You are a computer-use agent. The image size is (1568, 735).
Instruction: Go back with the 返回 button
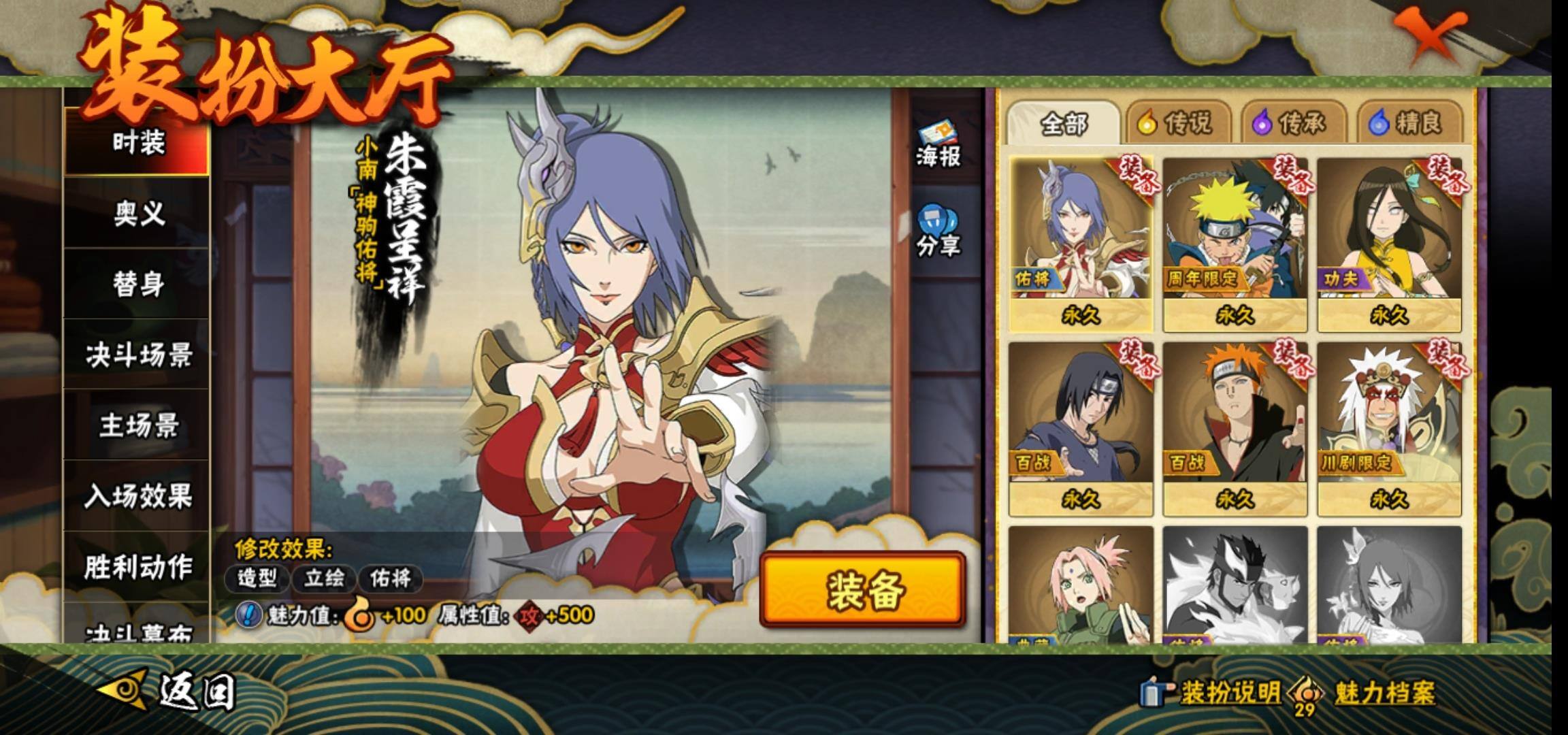170,691
